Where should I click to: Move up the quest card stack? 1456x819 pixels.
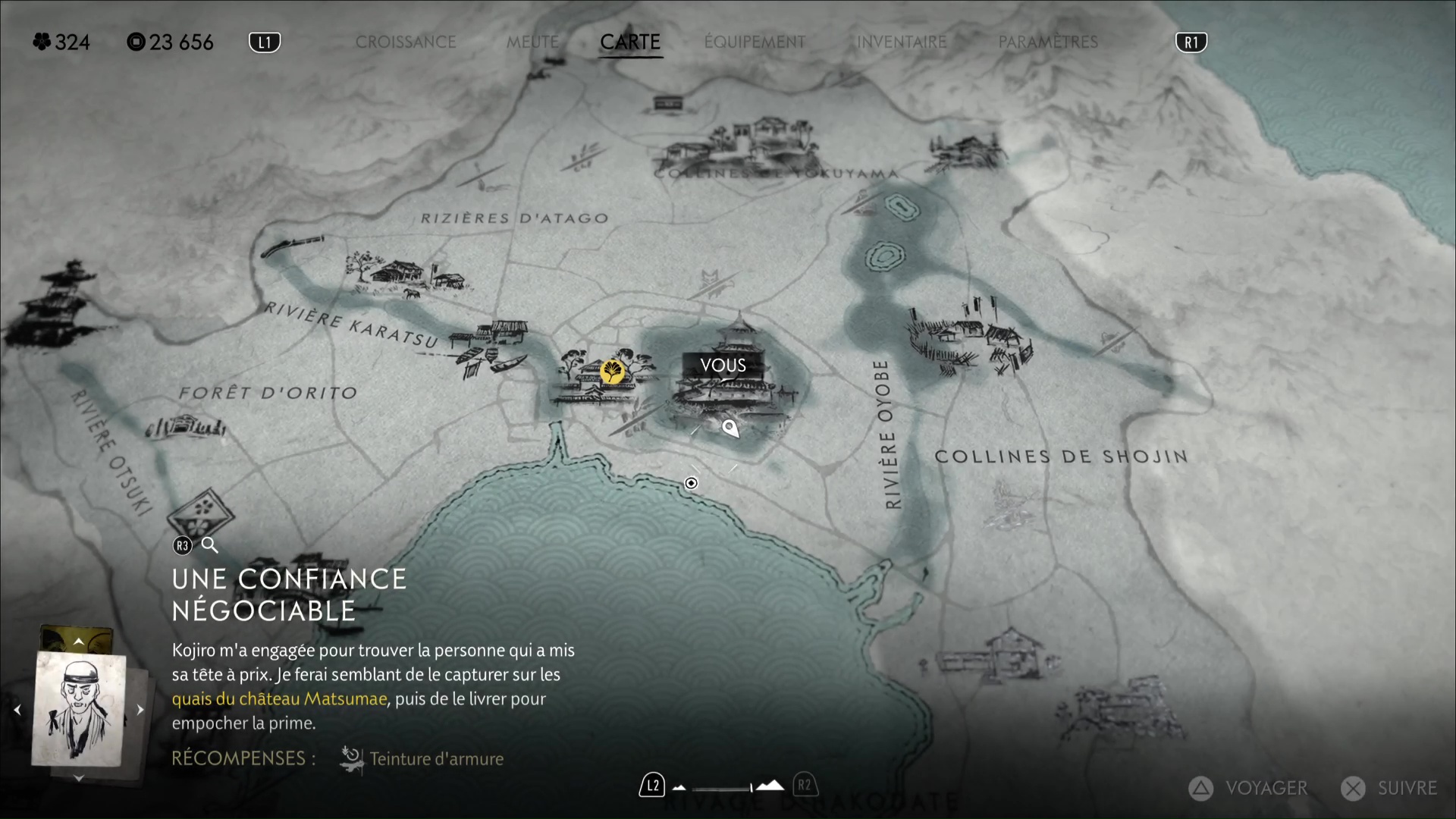click(x=78, y=642)
